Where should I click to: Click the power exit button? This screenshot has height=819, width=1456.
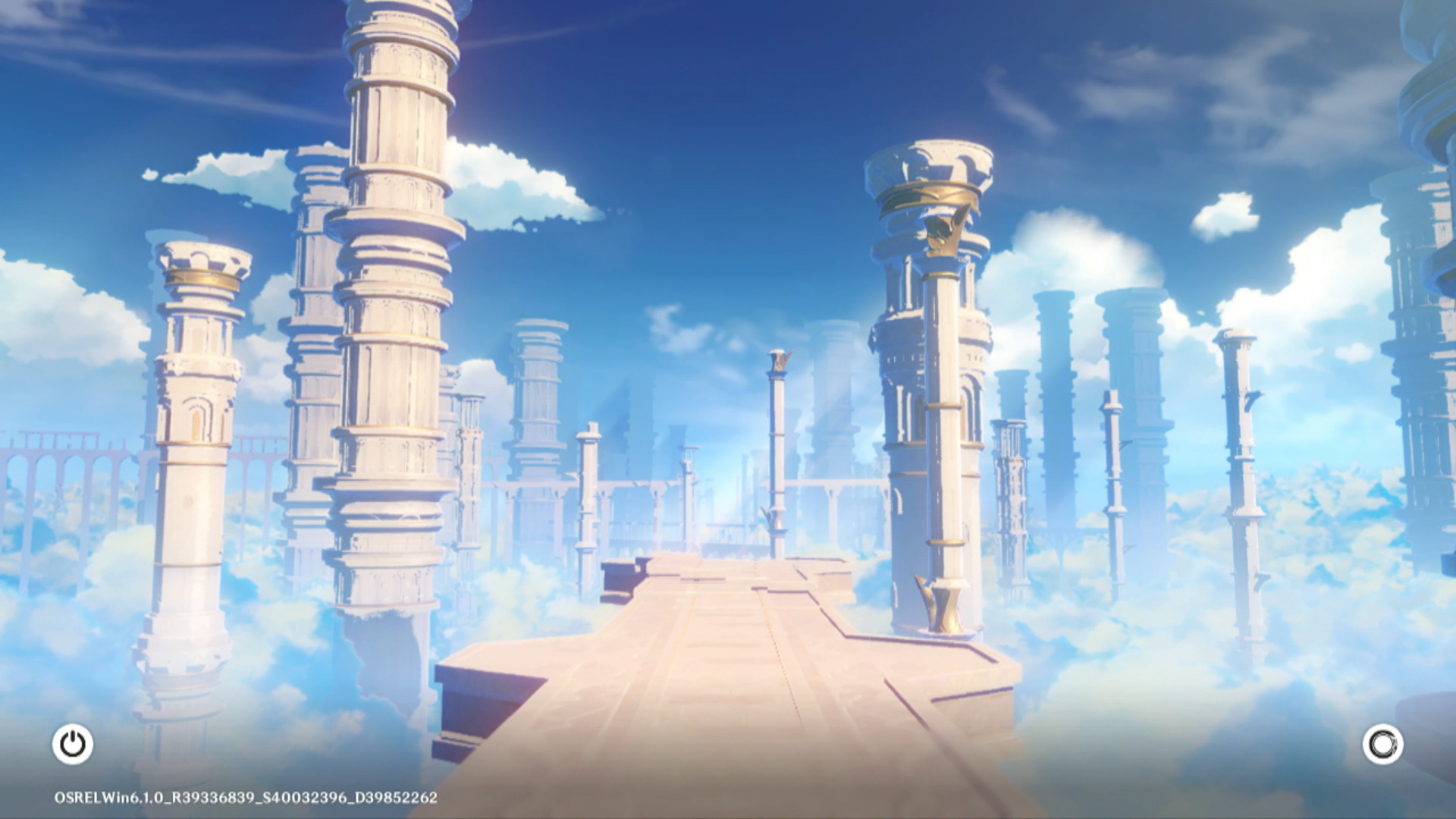73,744
